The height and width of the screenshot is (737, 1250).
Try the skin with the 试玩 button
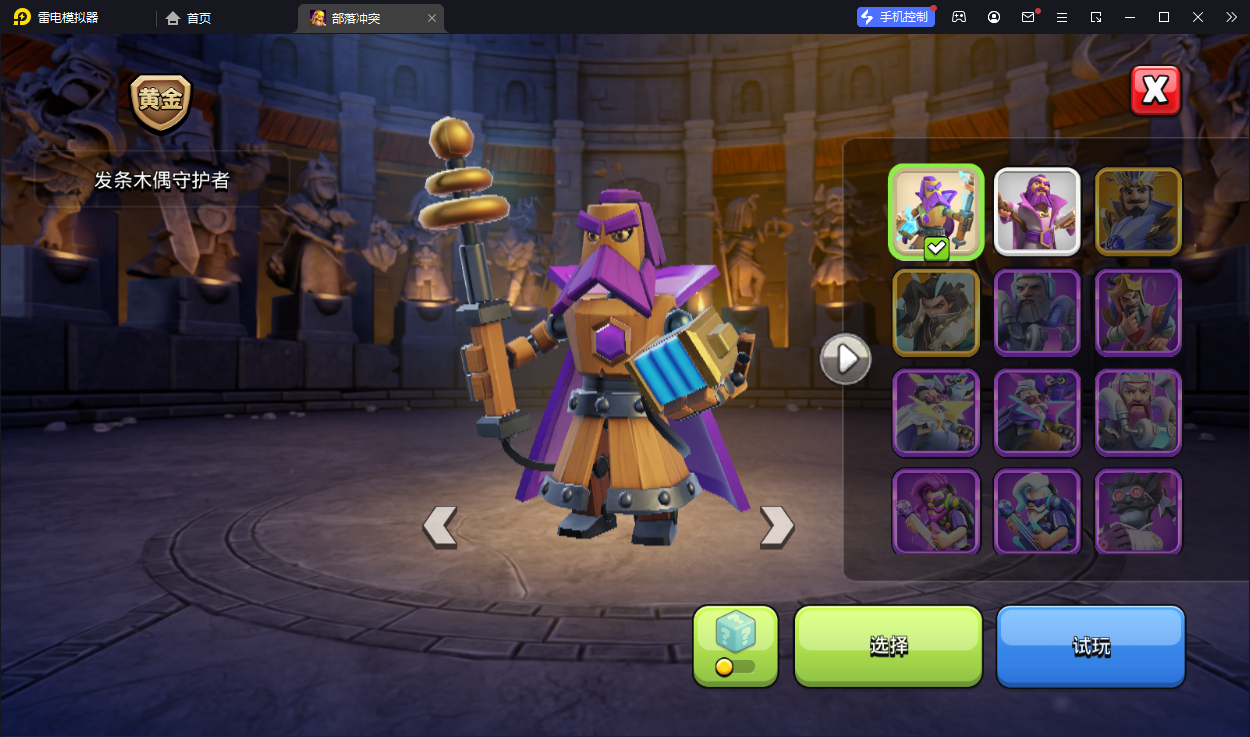pyautogui.click(x=1090, y=646)
